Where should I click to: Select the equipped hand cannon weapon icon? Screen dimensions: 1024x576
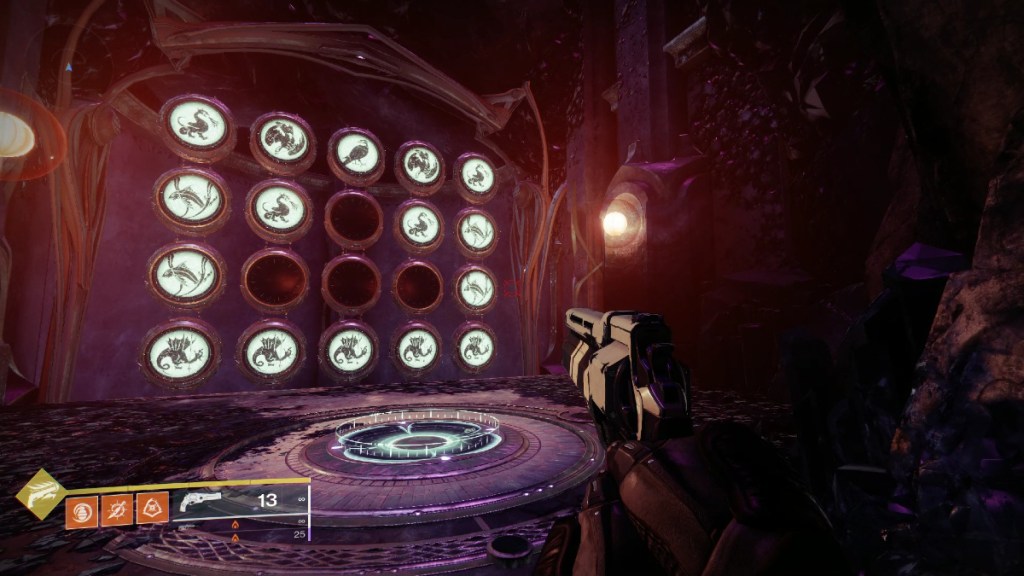coord(197,504)
